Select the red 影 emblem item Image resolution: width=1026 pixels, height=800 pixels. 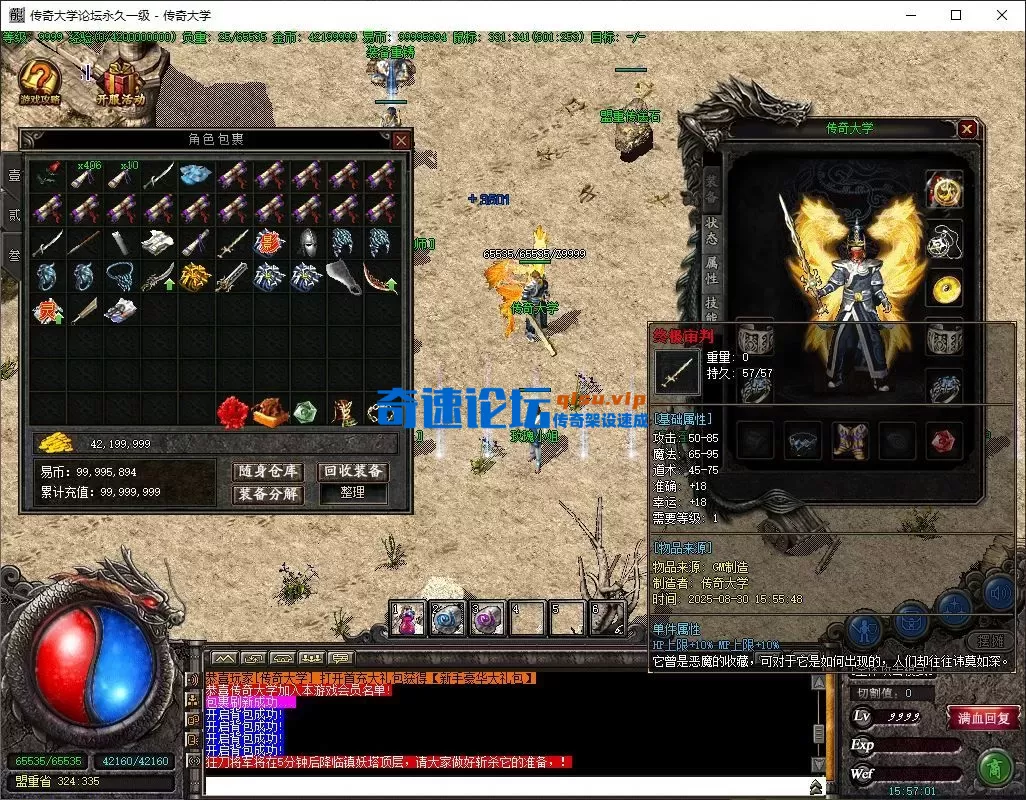tap(268, 242)
